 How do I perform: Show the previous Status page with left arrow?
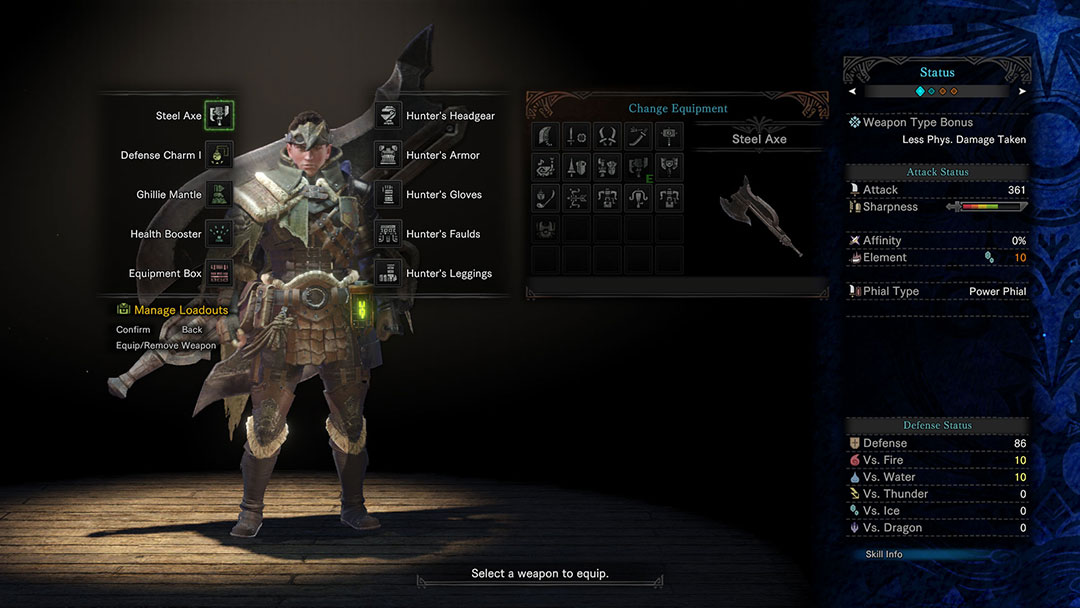click(x=852, y=91)
